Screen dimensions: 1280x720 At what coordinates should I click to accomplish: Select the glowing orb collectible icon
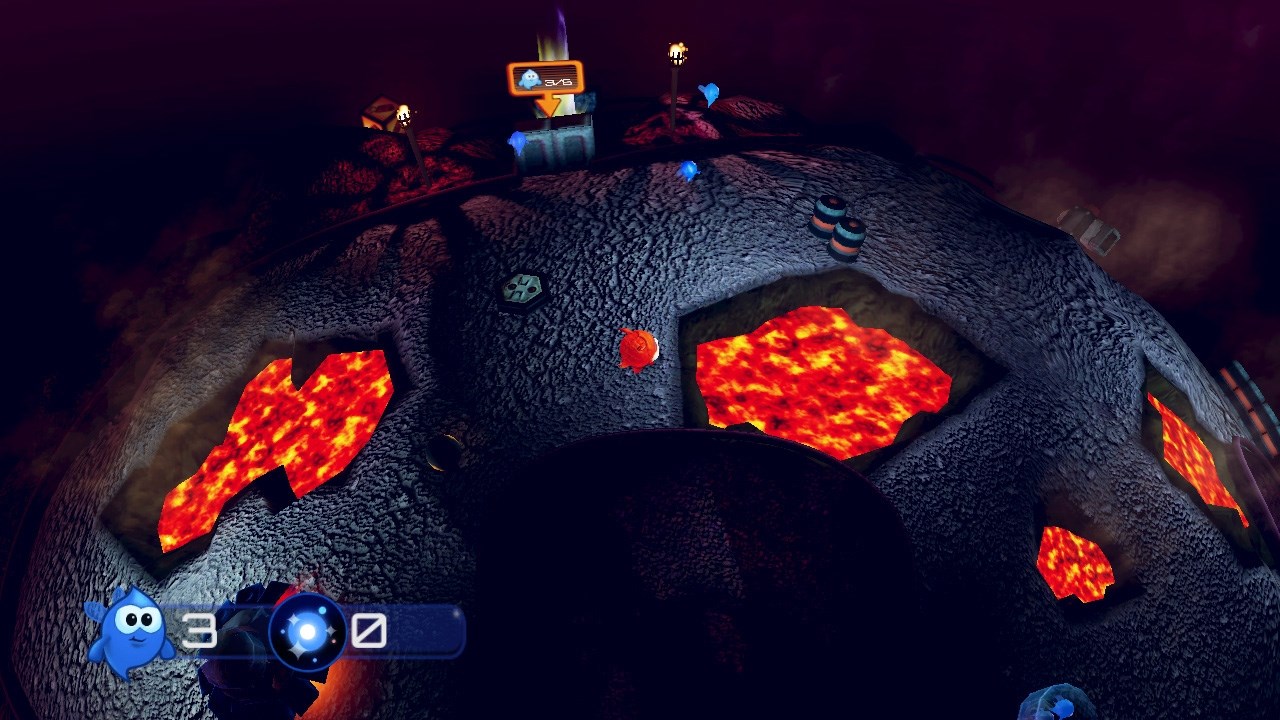tap(308, 631)
